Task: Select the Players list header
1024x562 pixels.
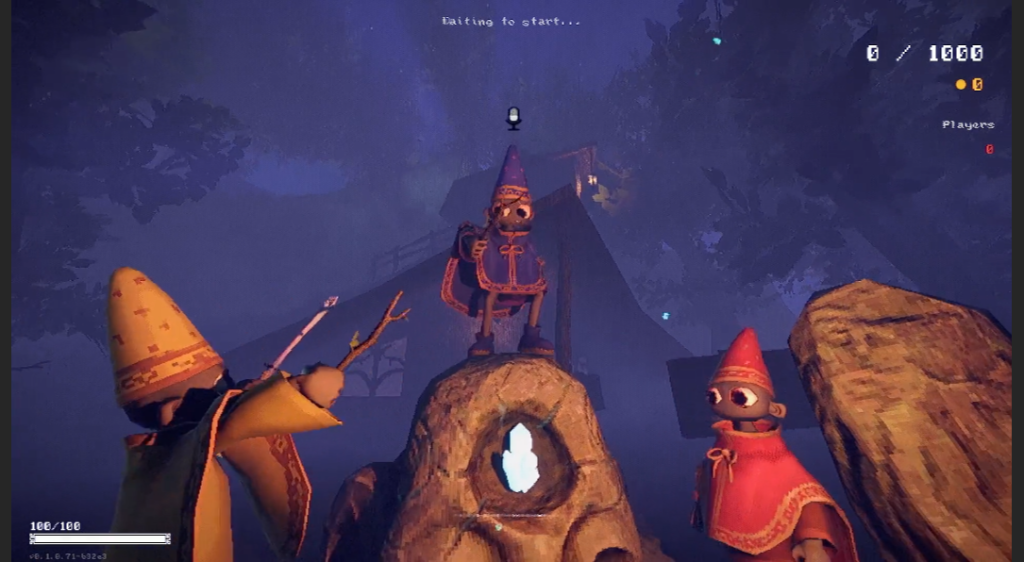Action: (967, 125)
